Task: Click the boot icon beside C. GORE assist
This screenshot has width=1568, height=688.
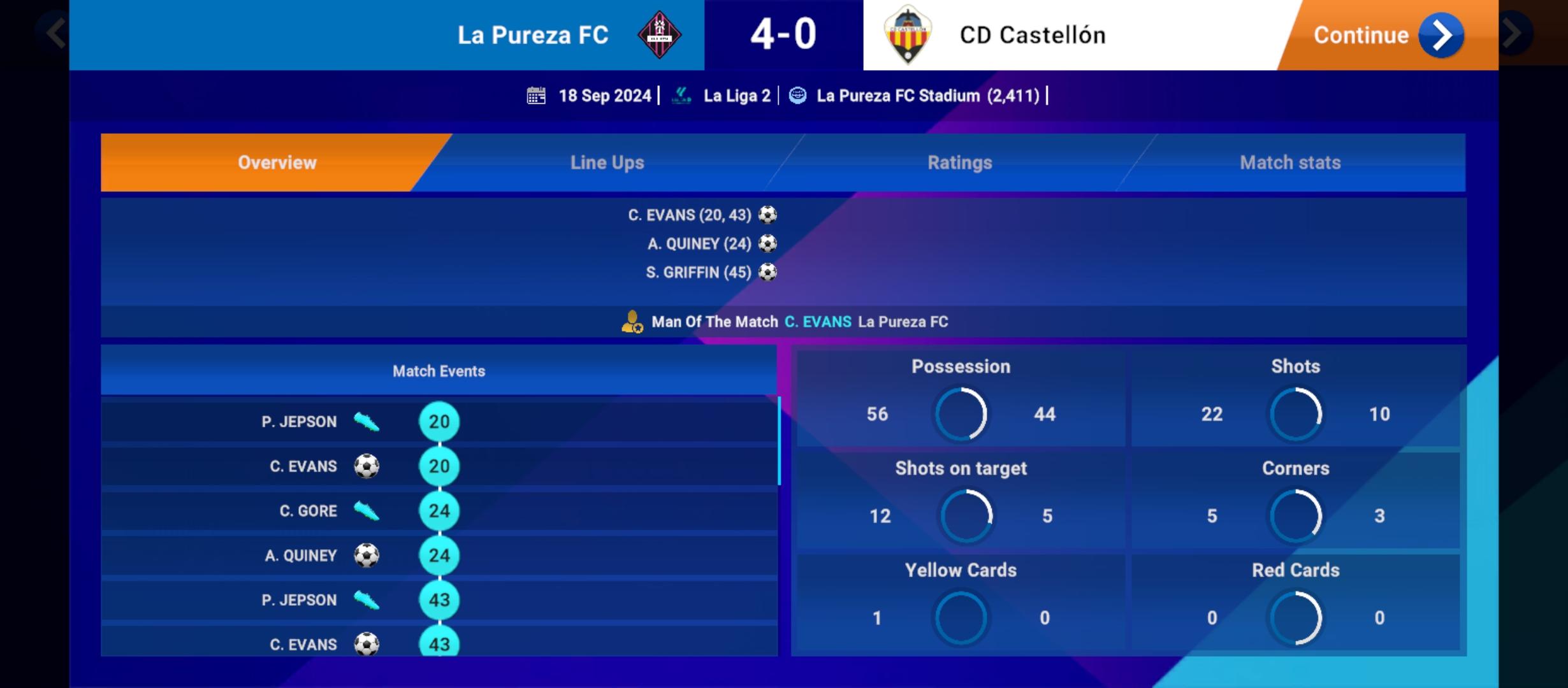Action: click(x=365, y=510)
